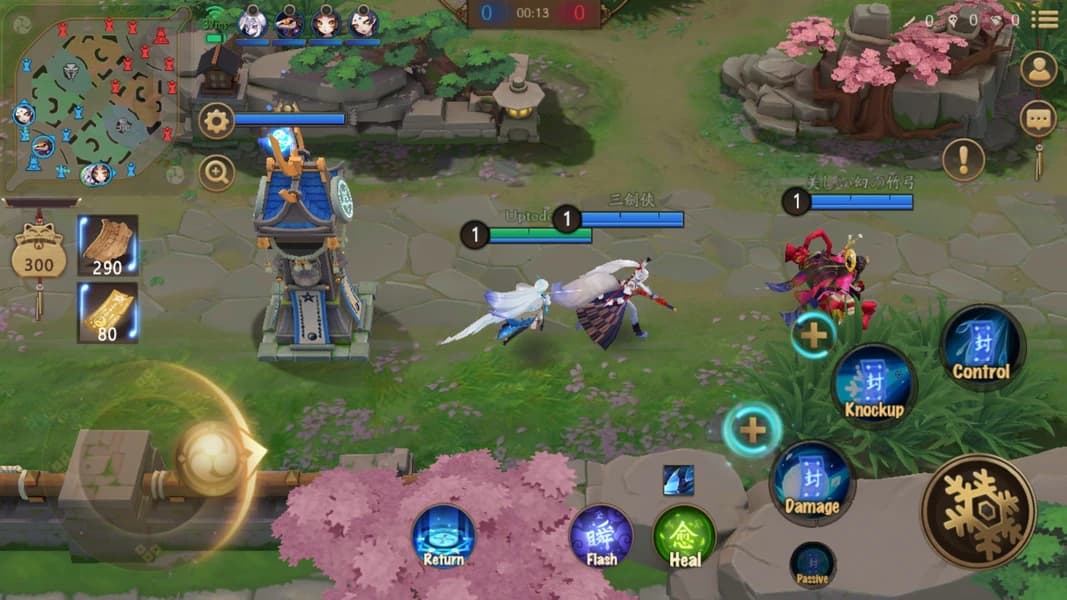Open the player profile icon

[x=1039, y=69]
